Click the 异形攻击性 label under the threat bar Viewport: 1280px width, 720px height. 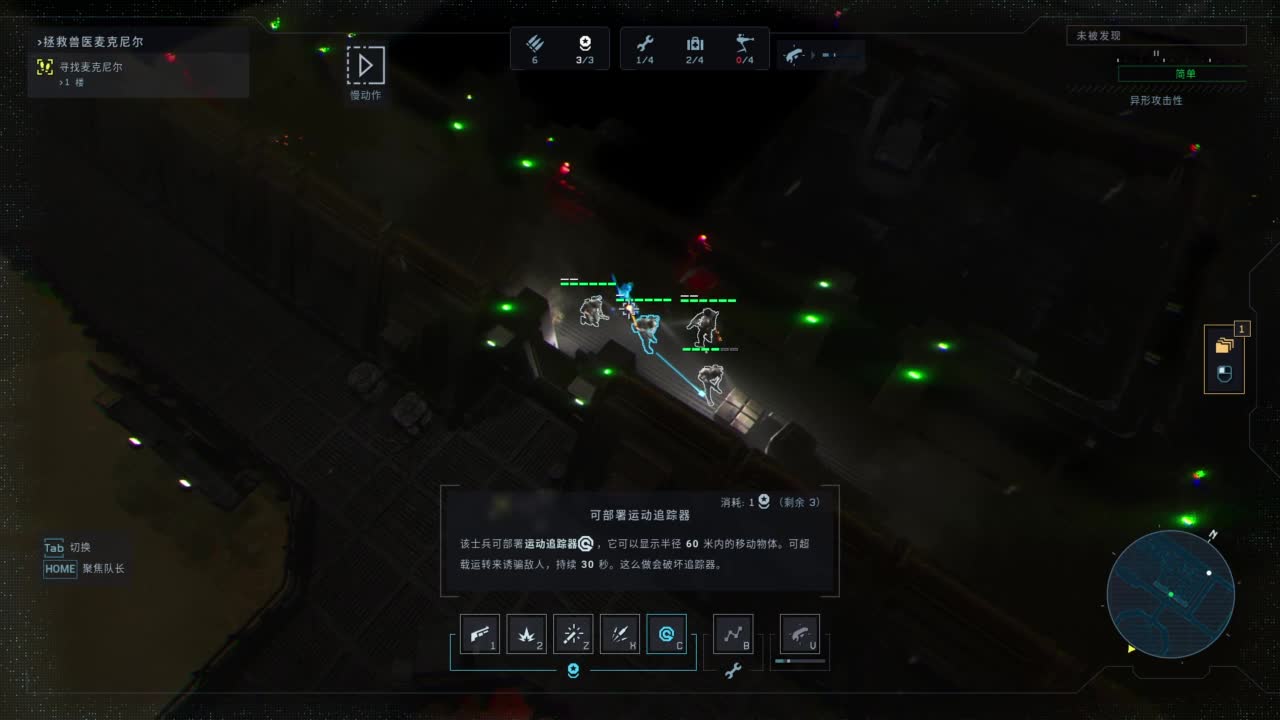pyautogui.click(x=1156, y=100)
